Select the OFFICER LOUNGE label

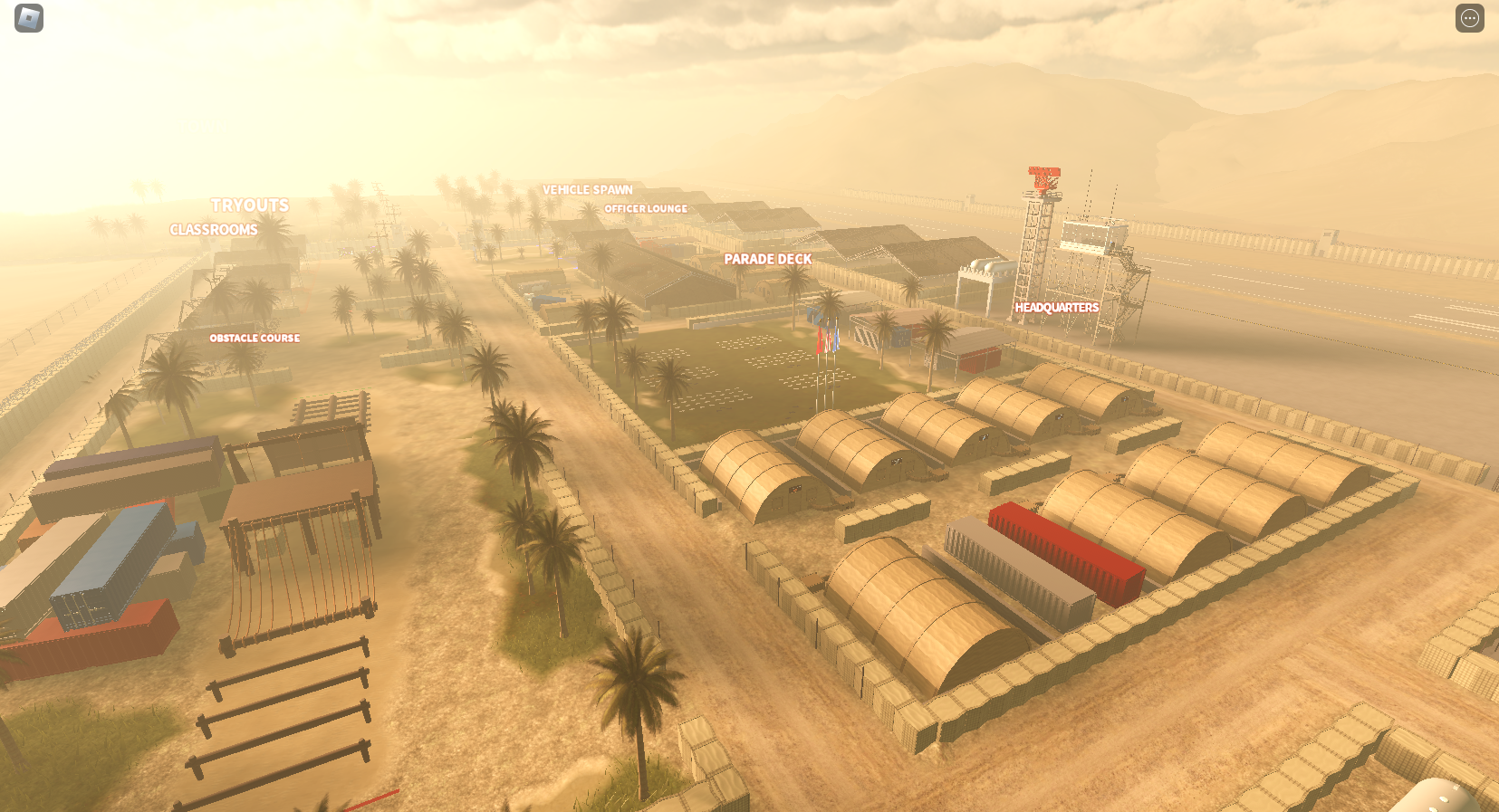tap(646, 208)
